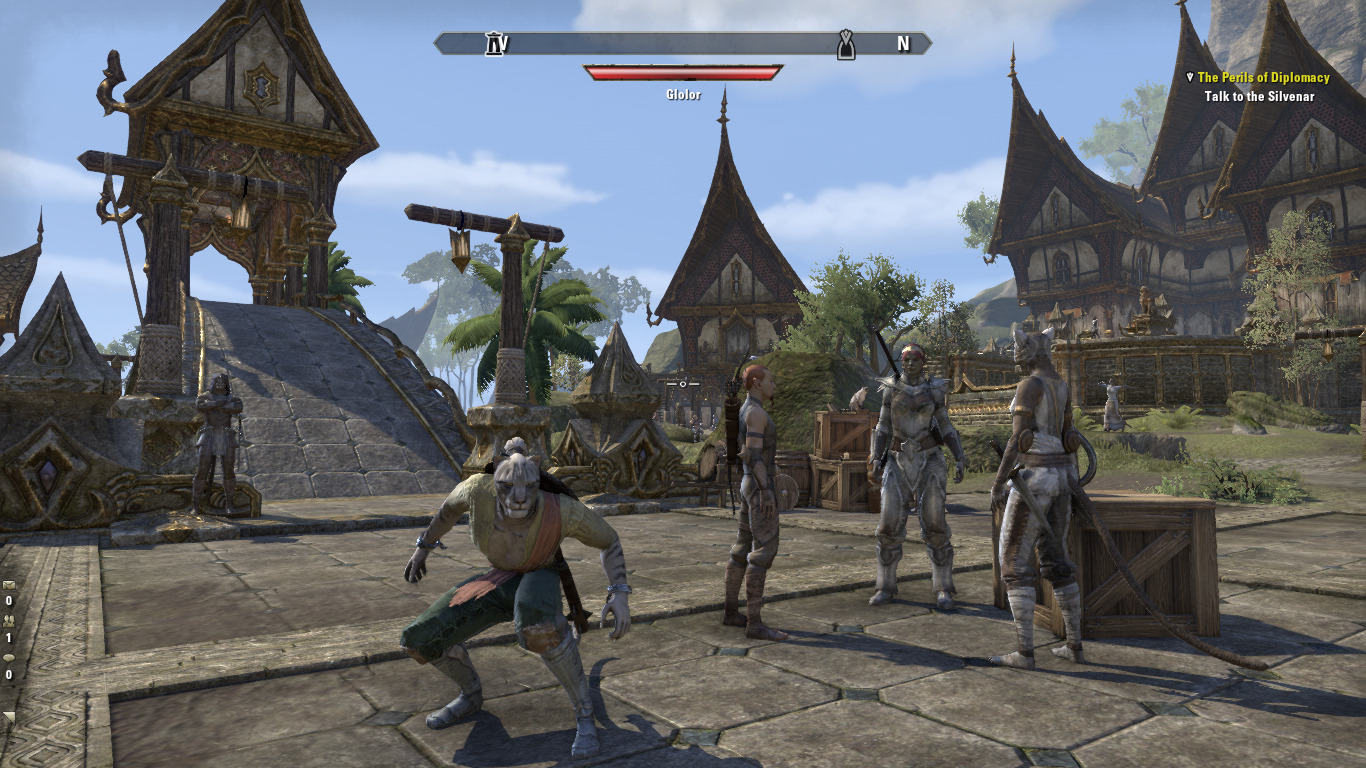1366x768 pixels.
Task: Open the group members icon
Action: pyautogui.click(x=9, y=621)
